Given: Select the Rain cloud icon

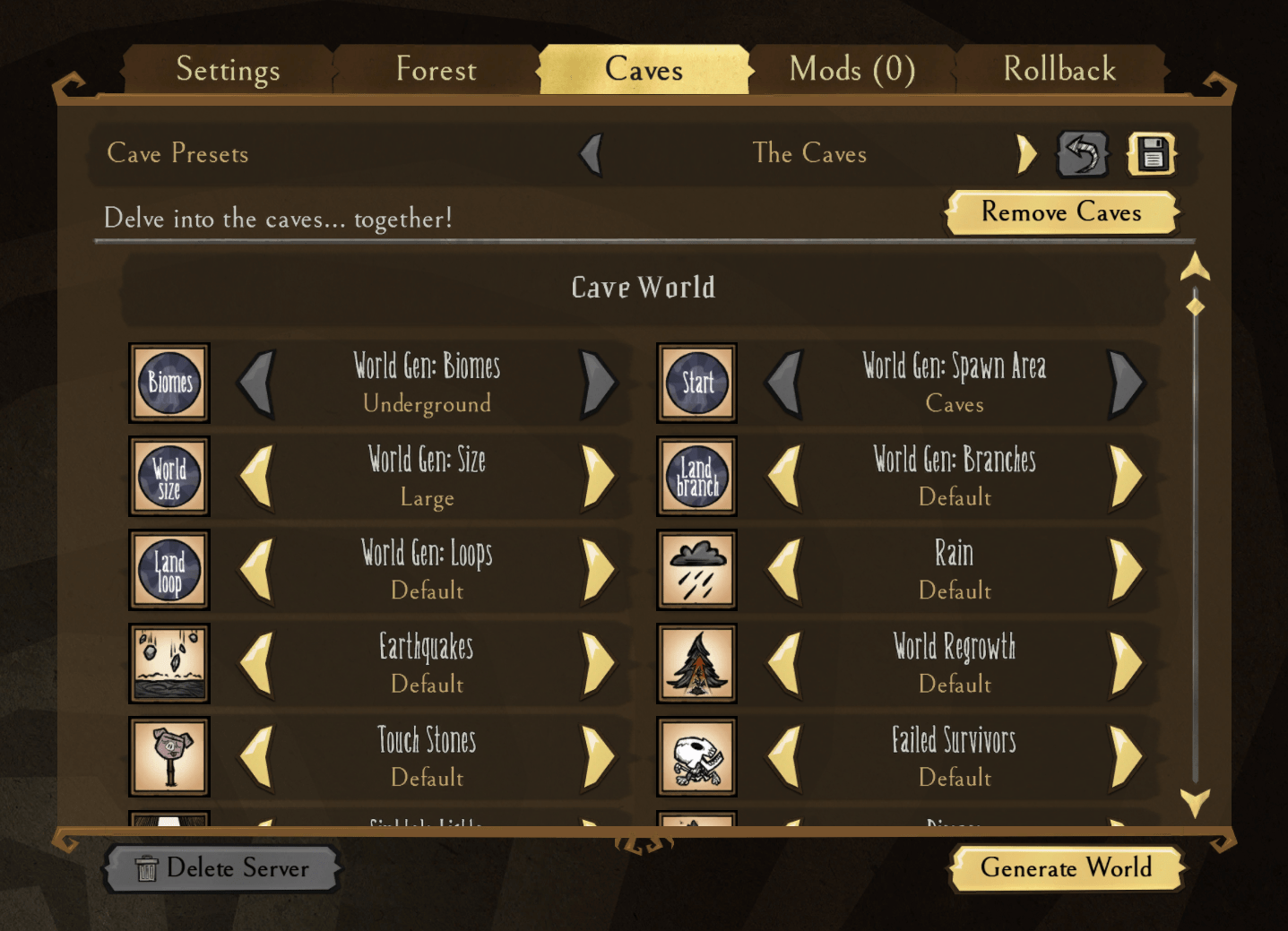Looking at the screenshot, I should pyautogui.click(x=696, y=570).
